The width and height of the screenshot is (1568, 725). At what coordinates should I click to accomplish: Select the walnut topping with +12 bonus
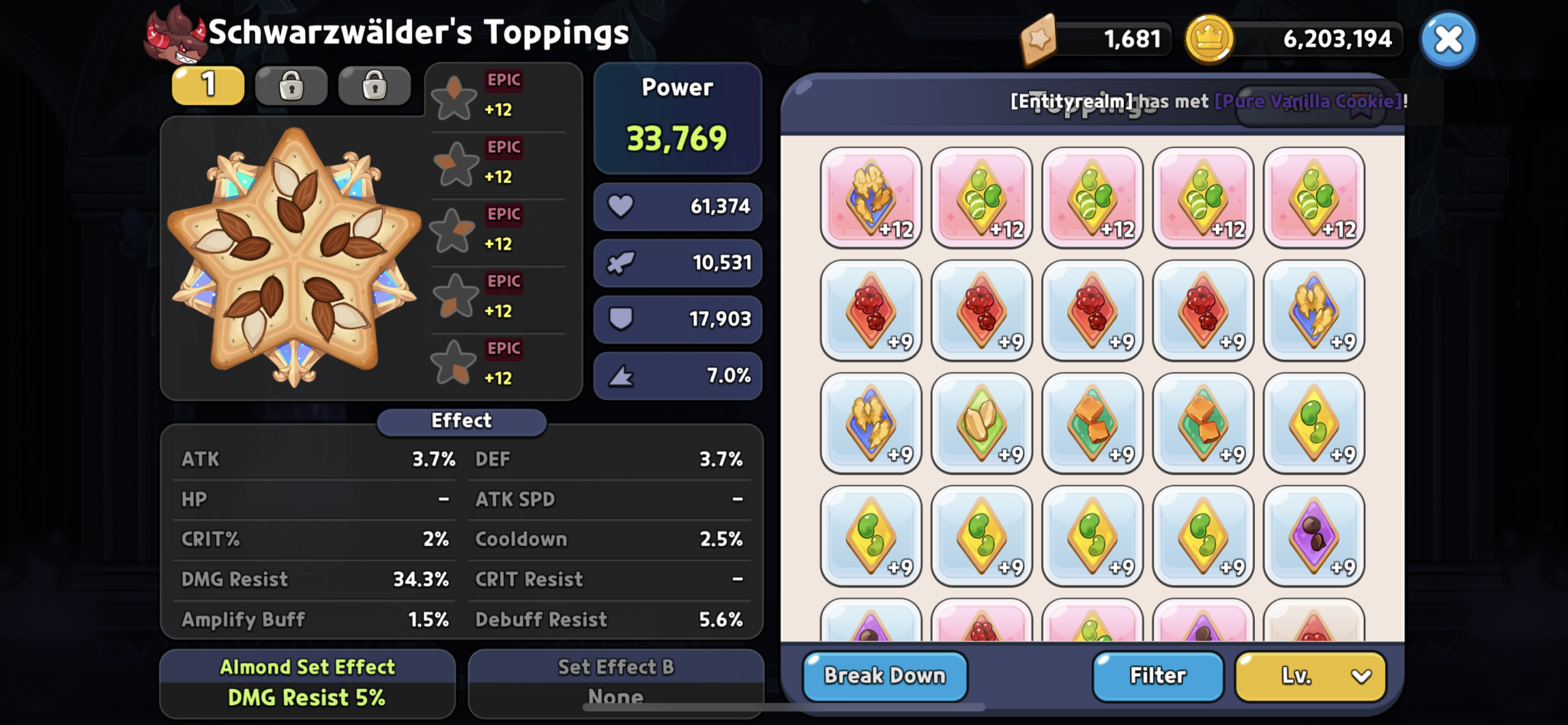pyautogui.click(x=871, y=198)
